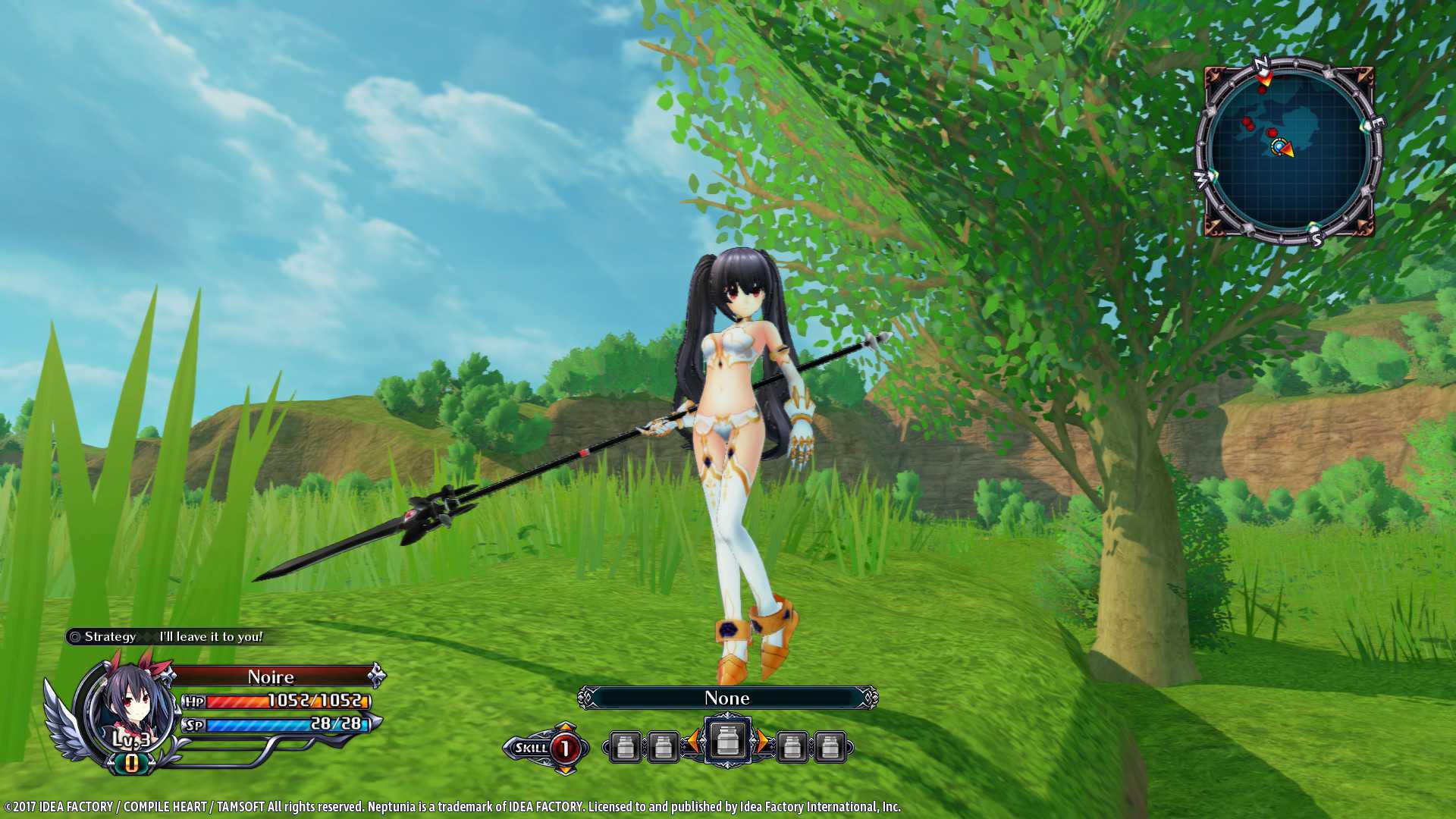Select the highlighted center item slot
The image size is (1456, 819).
click(727, 741)
